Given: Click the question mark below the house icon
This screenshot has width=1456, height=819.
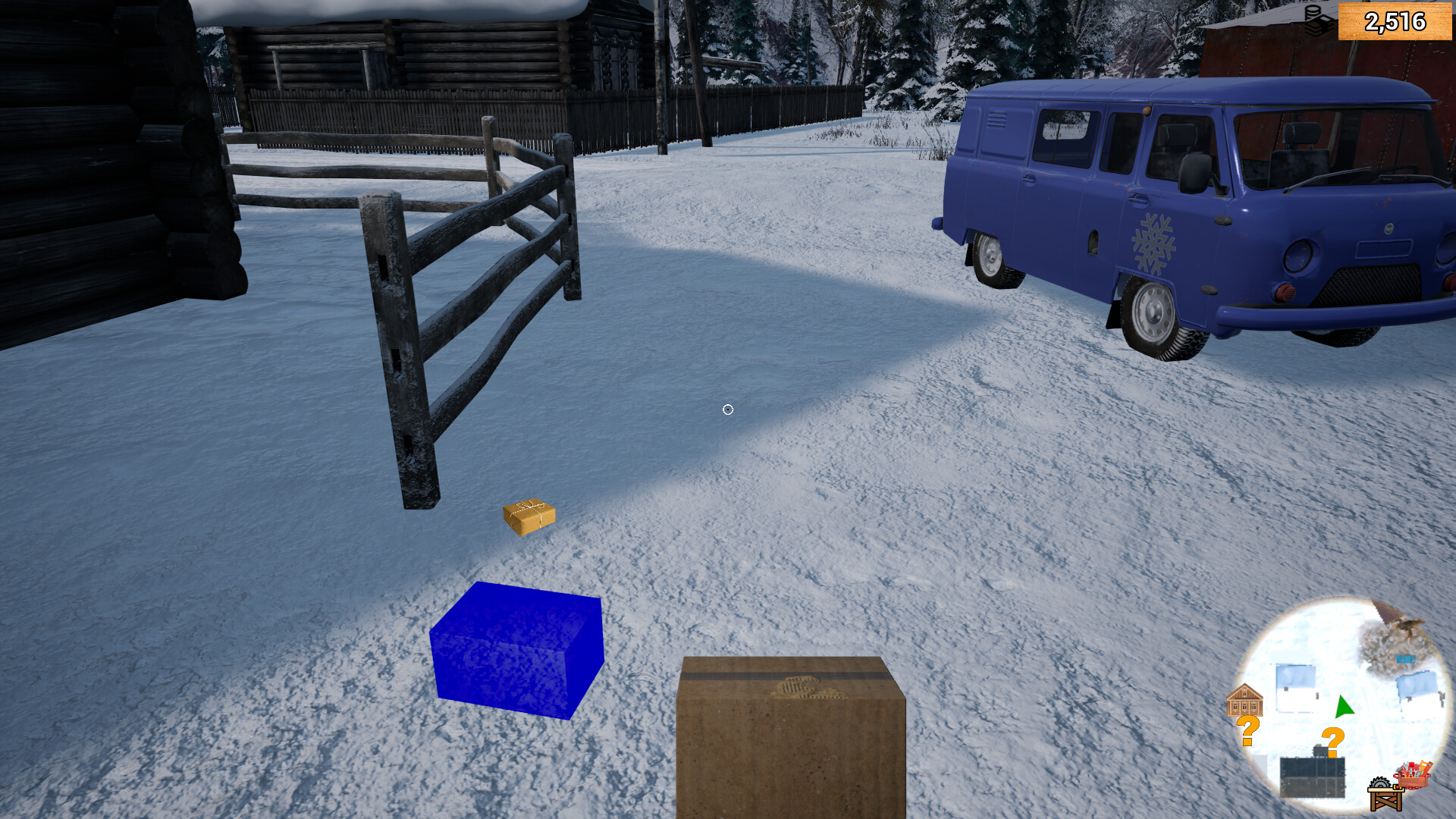Looking at the screenshot, I should pyautogui.click(x=1248, y=728).
